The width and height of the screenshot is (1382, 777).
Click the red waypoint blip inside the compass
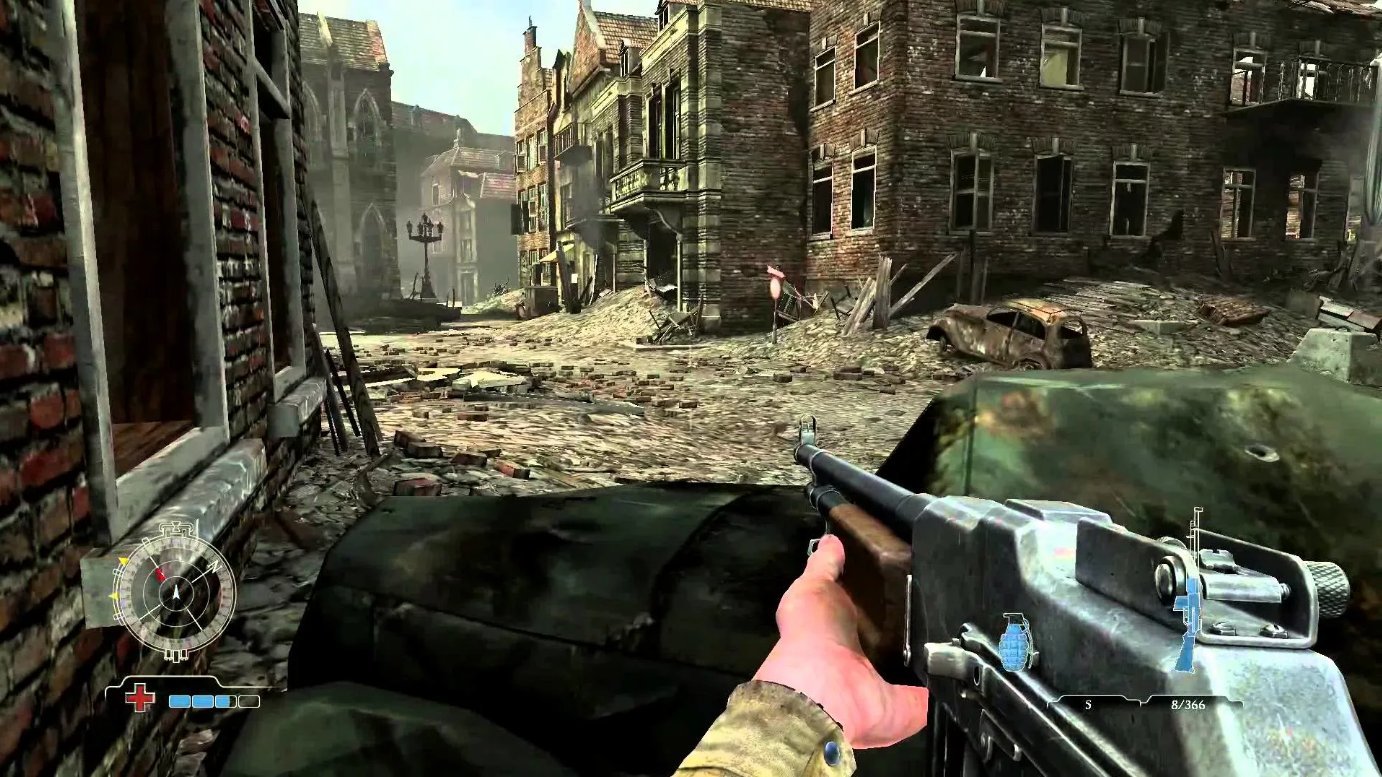point(160,575)
